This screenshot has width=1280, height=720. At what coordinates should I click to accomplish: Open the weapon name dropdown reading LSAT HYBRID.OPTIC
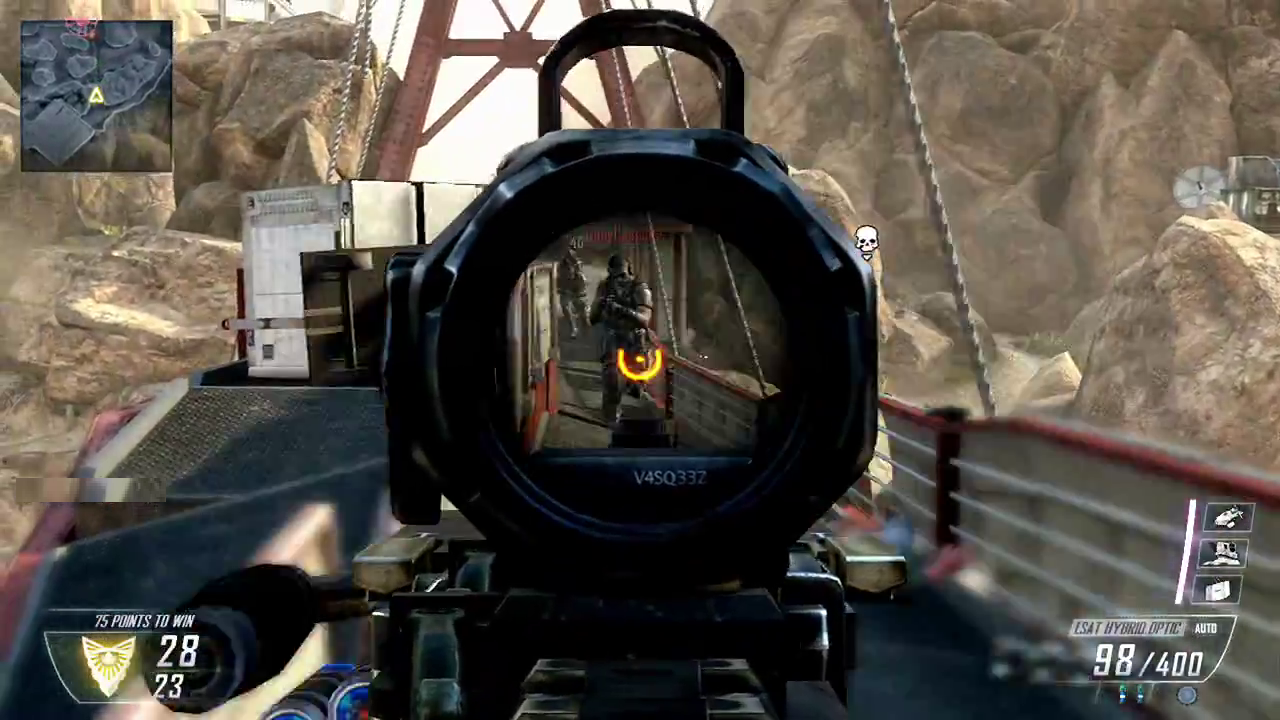coord(1128,629)
